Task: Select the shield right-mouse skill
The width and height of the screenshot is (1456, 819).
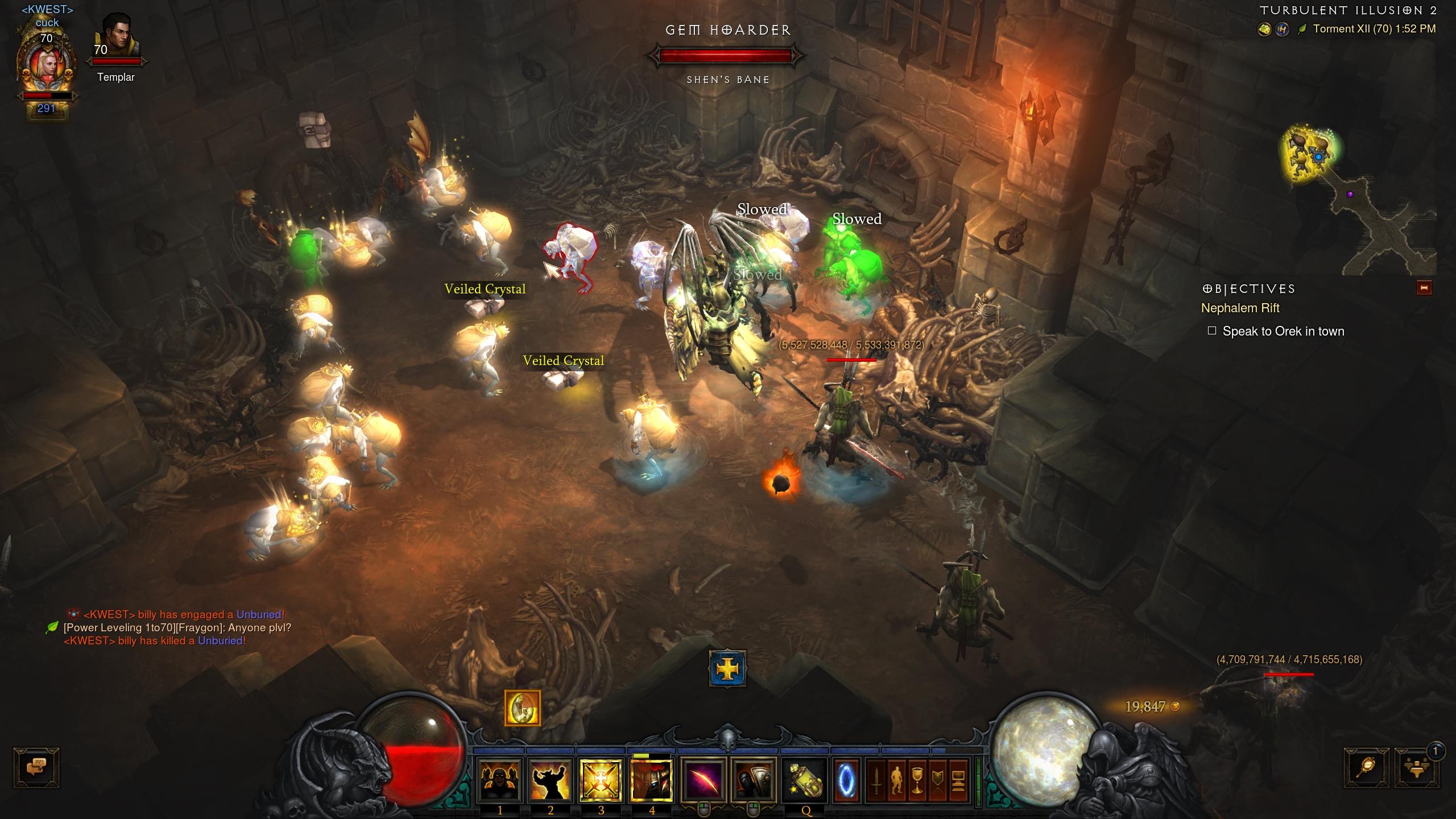Action: [x=754, y=780]
